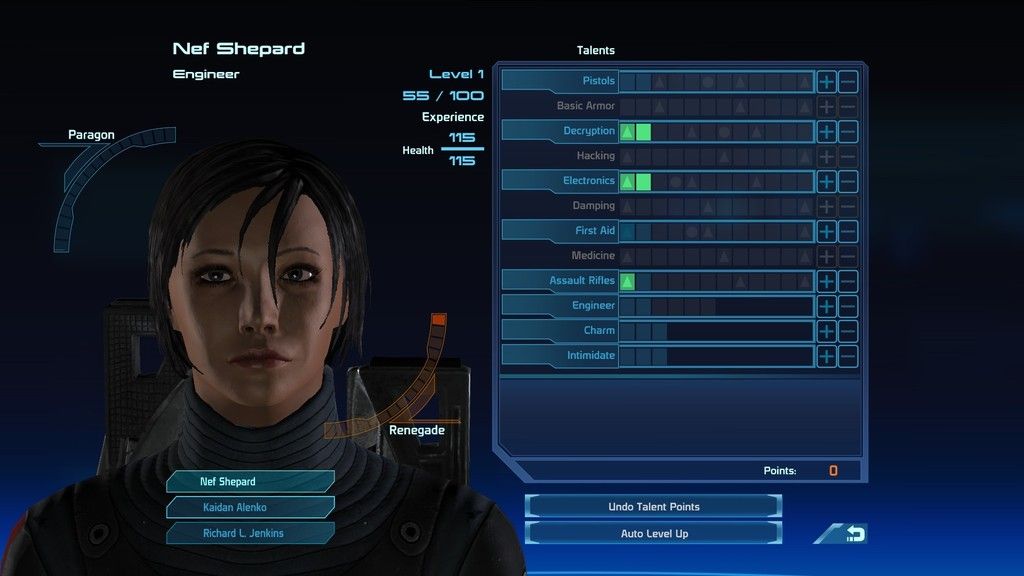The height and width of the screenshot is (576, 1024).
Task: Decrease the Electronics talent
Action: 848,181
